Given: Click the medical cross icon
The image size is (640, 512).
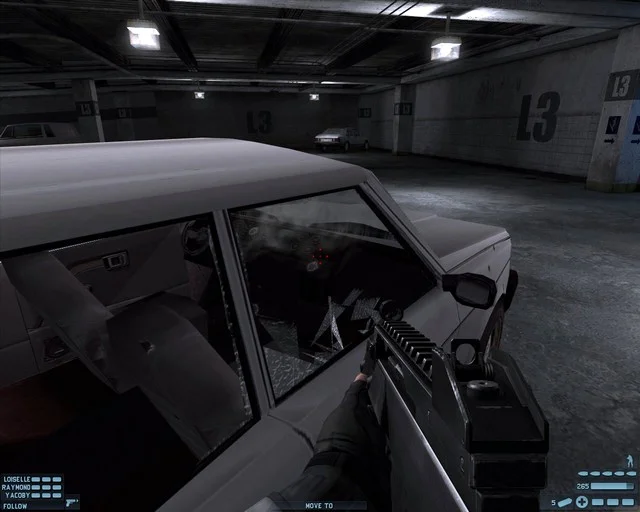Looking at the screenshot, I should [x=581, y=501].
